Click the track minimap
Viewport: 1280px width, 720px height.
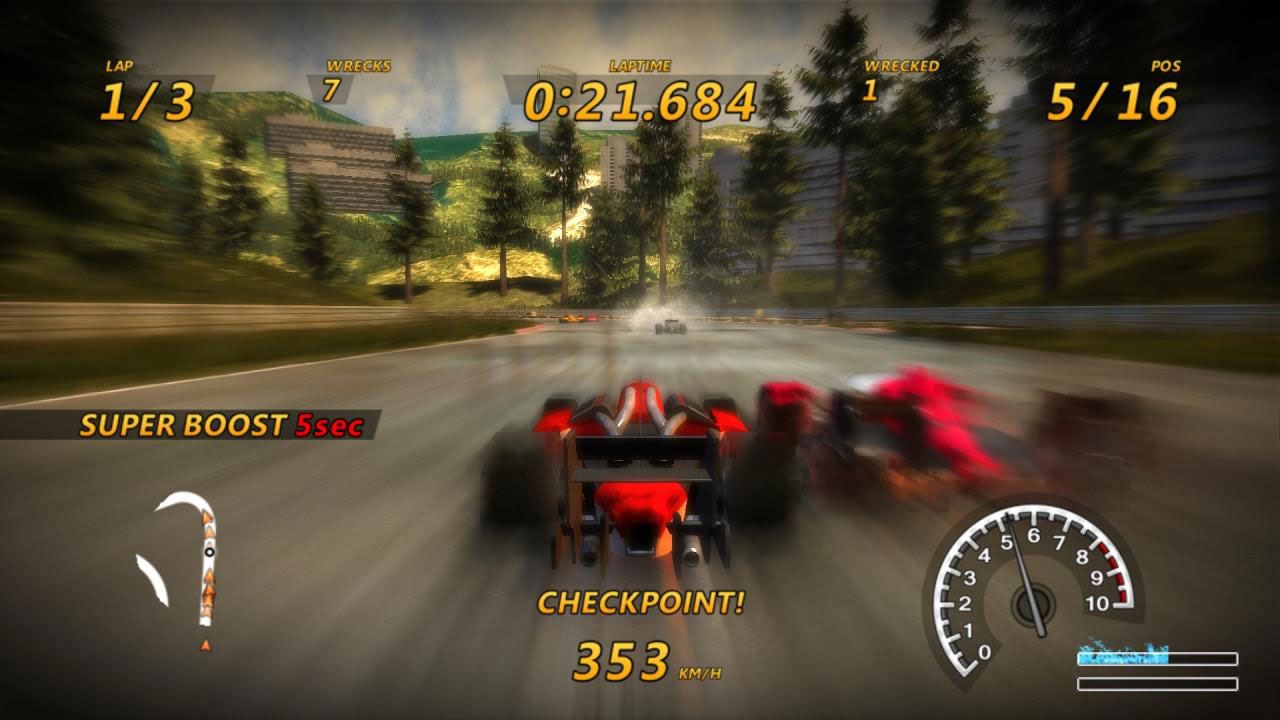tap(183, 562)
